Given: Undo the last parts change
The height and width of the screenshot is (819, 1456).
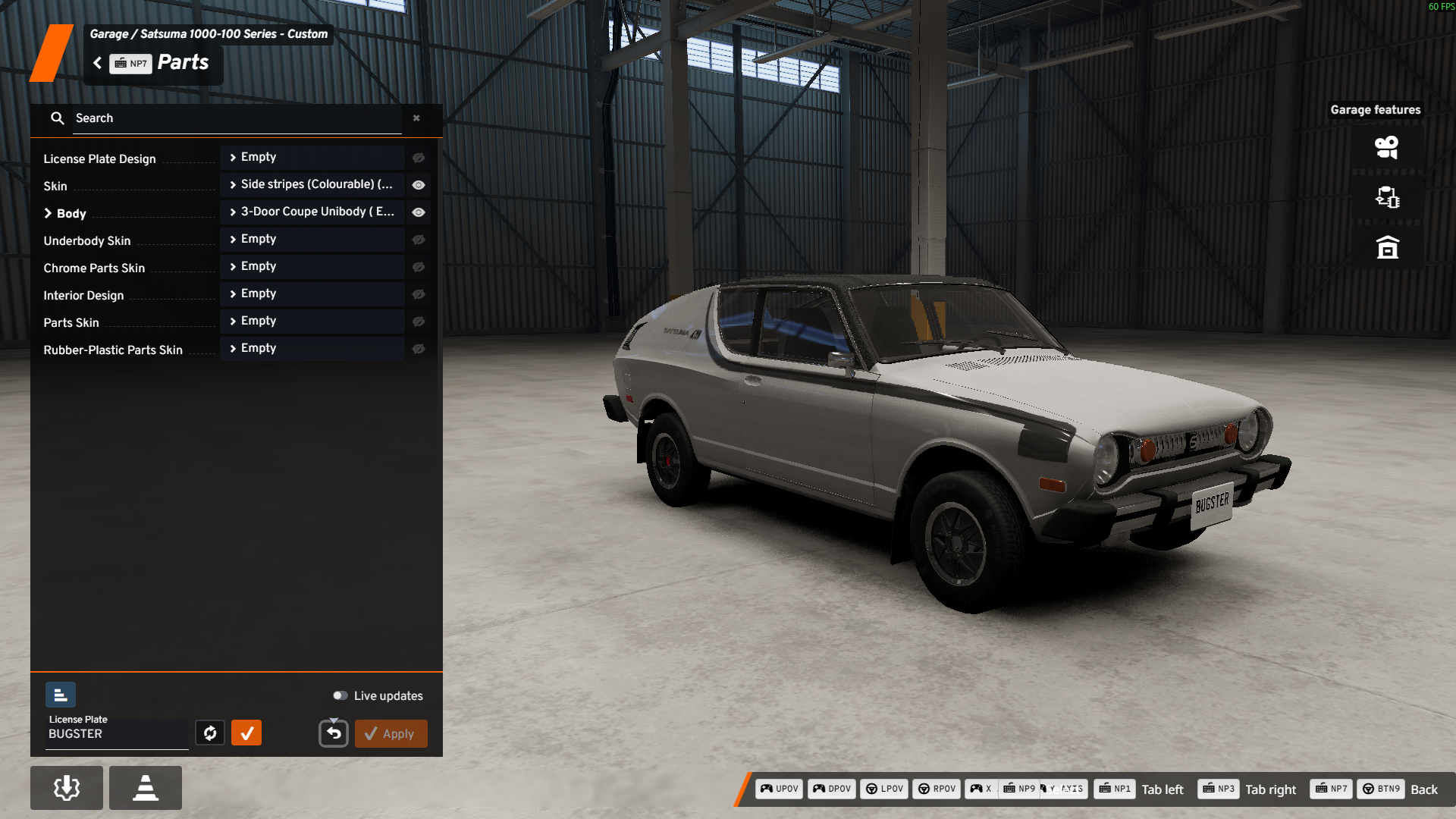Looking at the screenshot, I should 334,733.
